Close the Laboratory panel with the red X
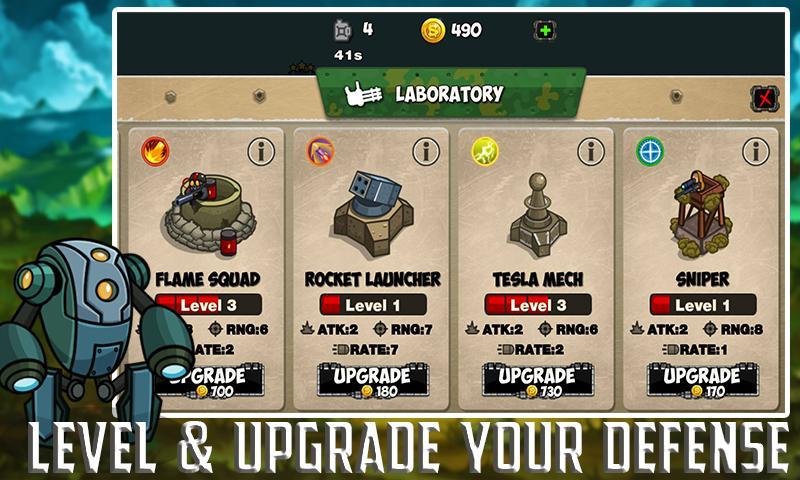This screenshot has width=800, height=480. point(764,98)
